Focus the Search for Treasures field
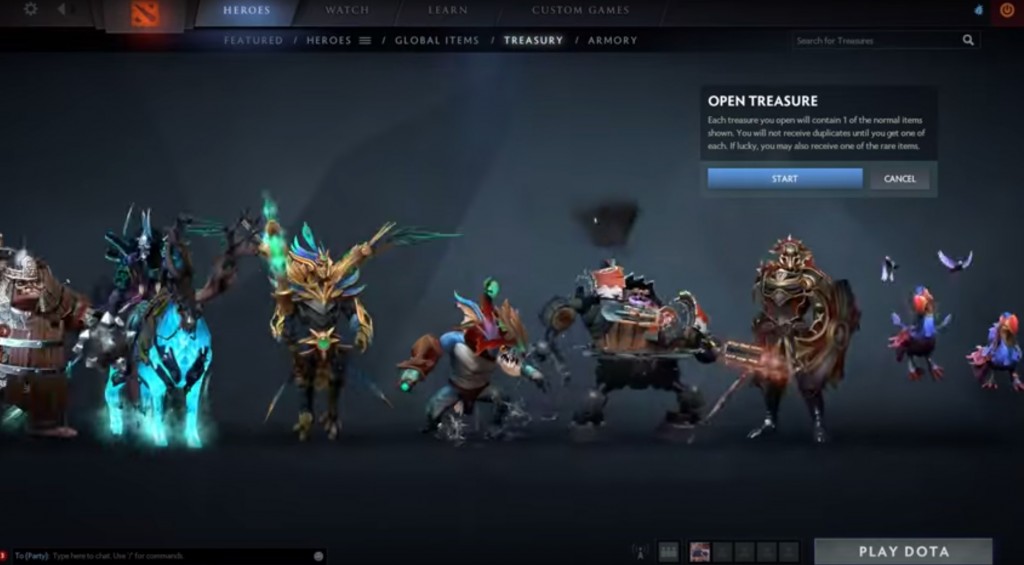 coord(875,40)
